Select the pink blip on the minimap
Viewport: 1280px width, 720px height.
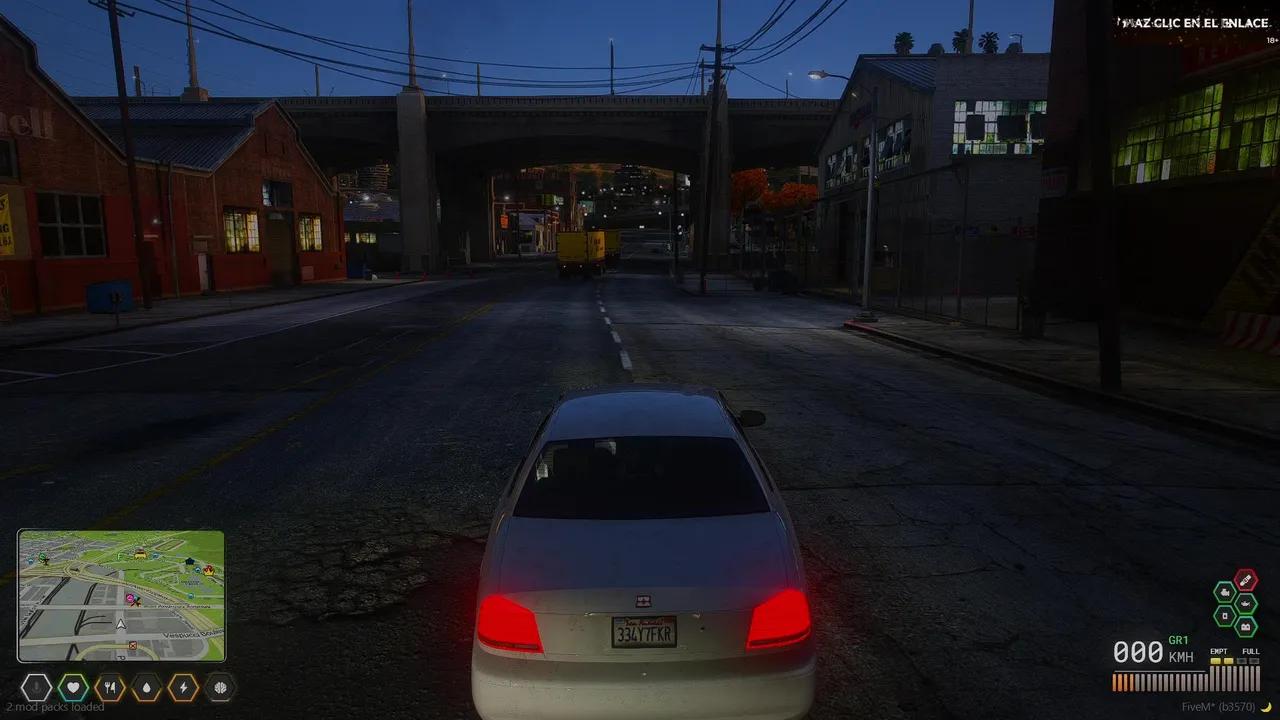[x=130, y=598]
